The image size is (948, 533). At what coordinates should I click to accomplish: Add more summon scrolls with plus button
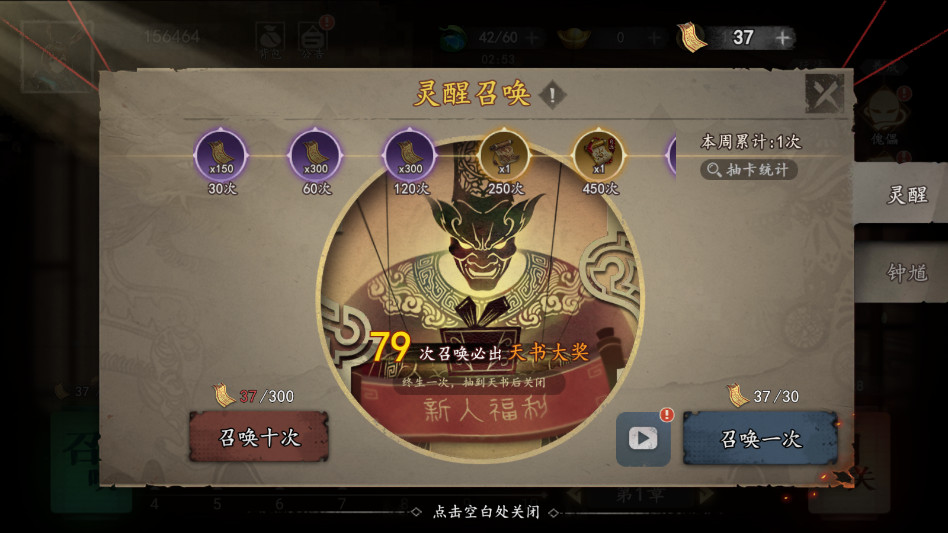click(x=782, y=38)
